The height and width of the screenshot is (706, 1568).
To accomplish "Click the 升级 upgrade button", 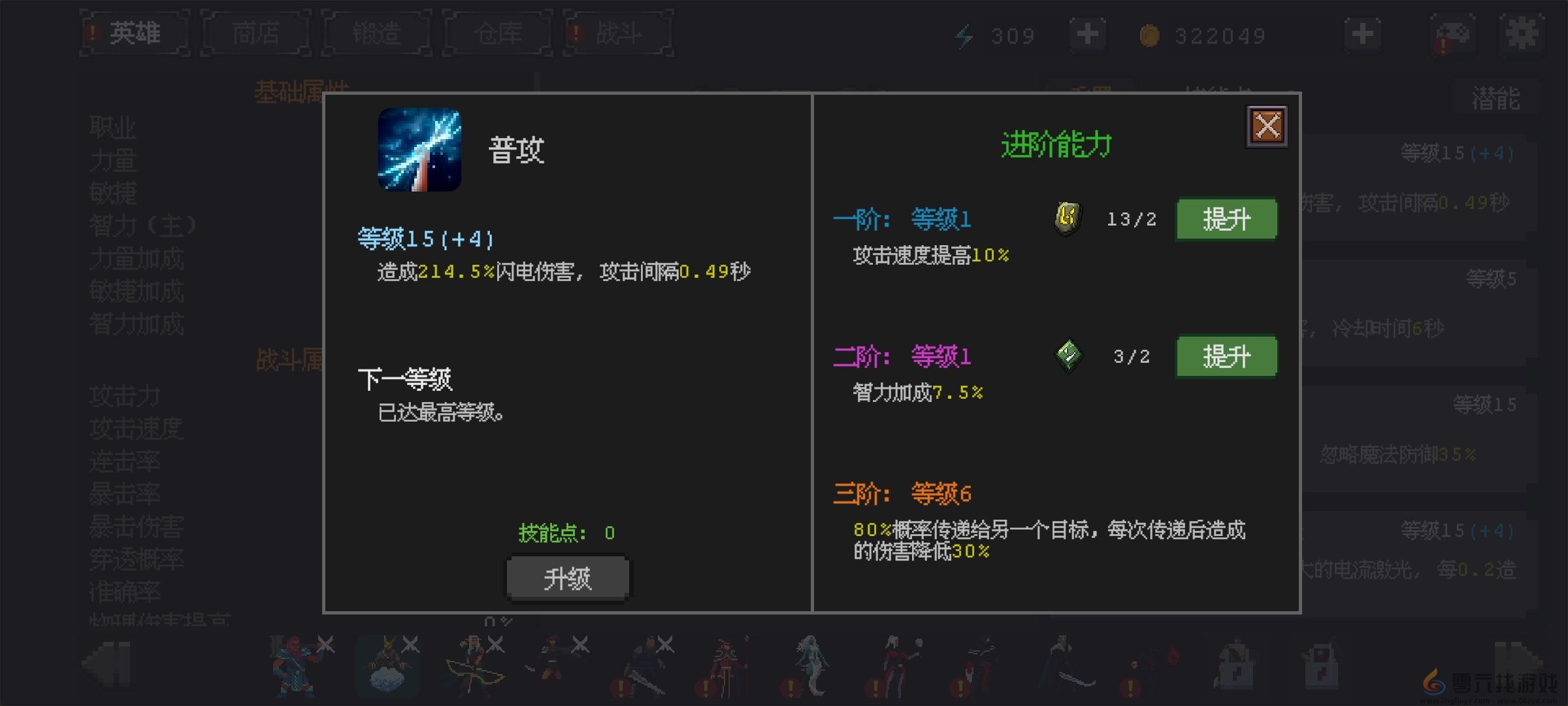I will tap(567, 578).
